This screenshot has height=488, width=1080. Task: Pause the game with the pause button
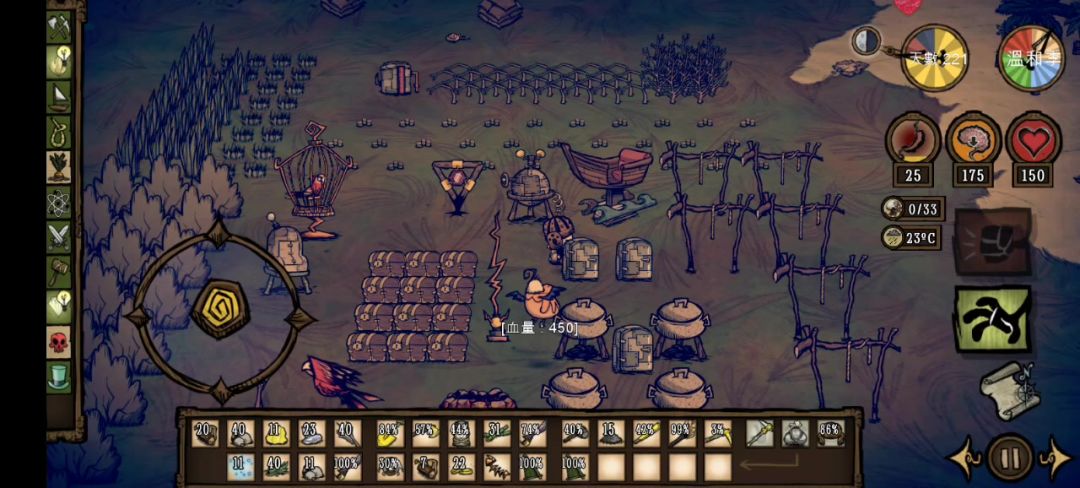point(1009,458)
